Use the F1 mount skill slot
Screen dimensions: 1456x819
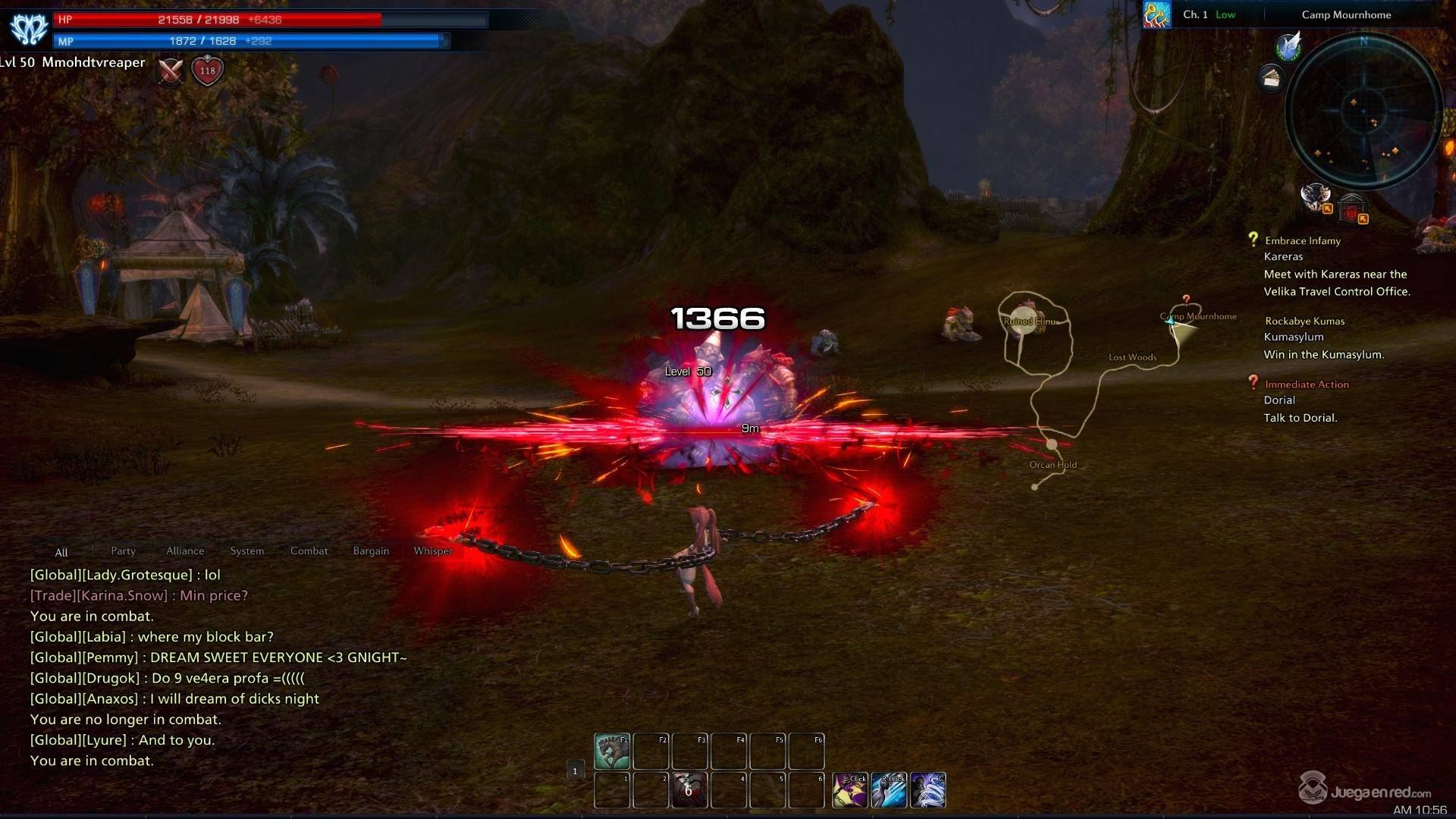click(611, 751)
